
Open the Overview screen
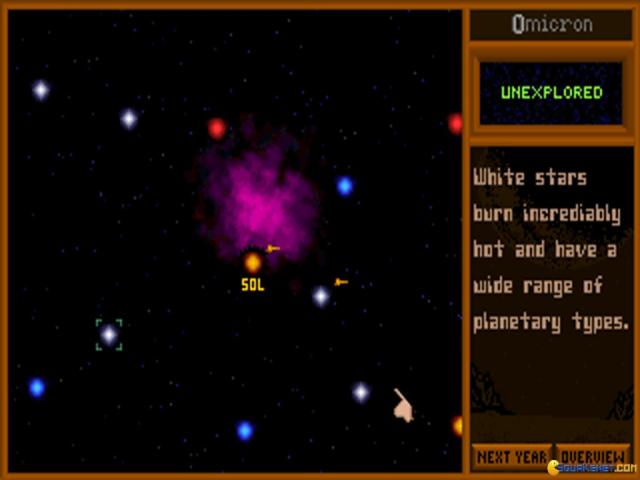pos(592,457)
